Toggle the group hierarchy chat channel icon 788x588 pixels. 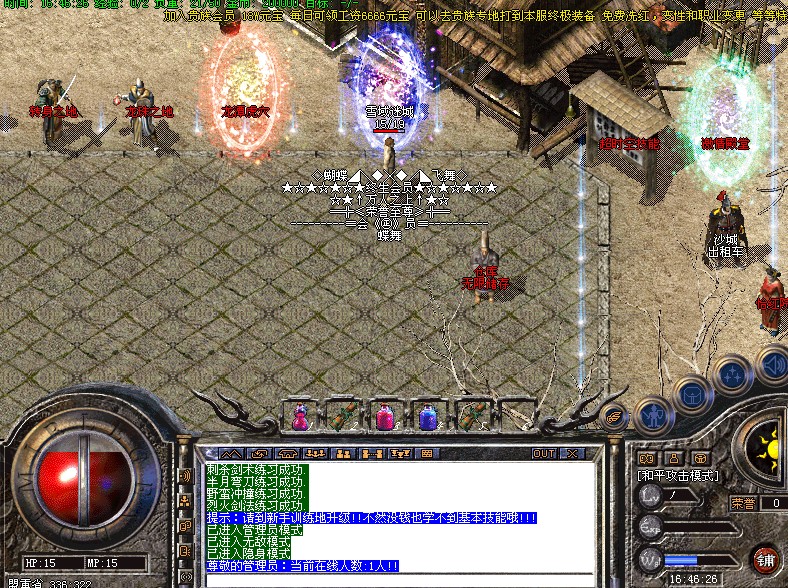(185, 500)
